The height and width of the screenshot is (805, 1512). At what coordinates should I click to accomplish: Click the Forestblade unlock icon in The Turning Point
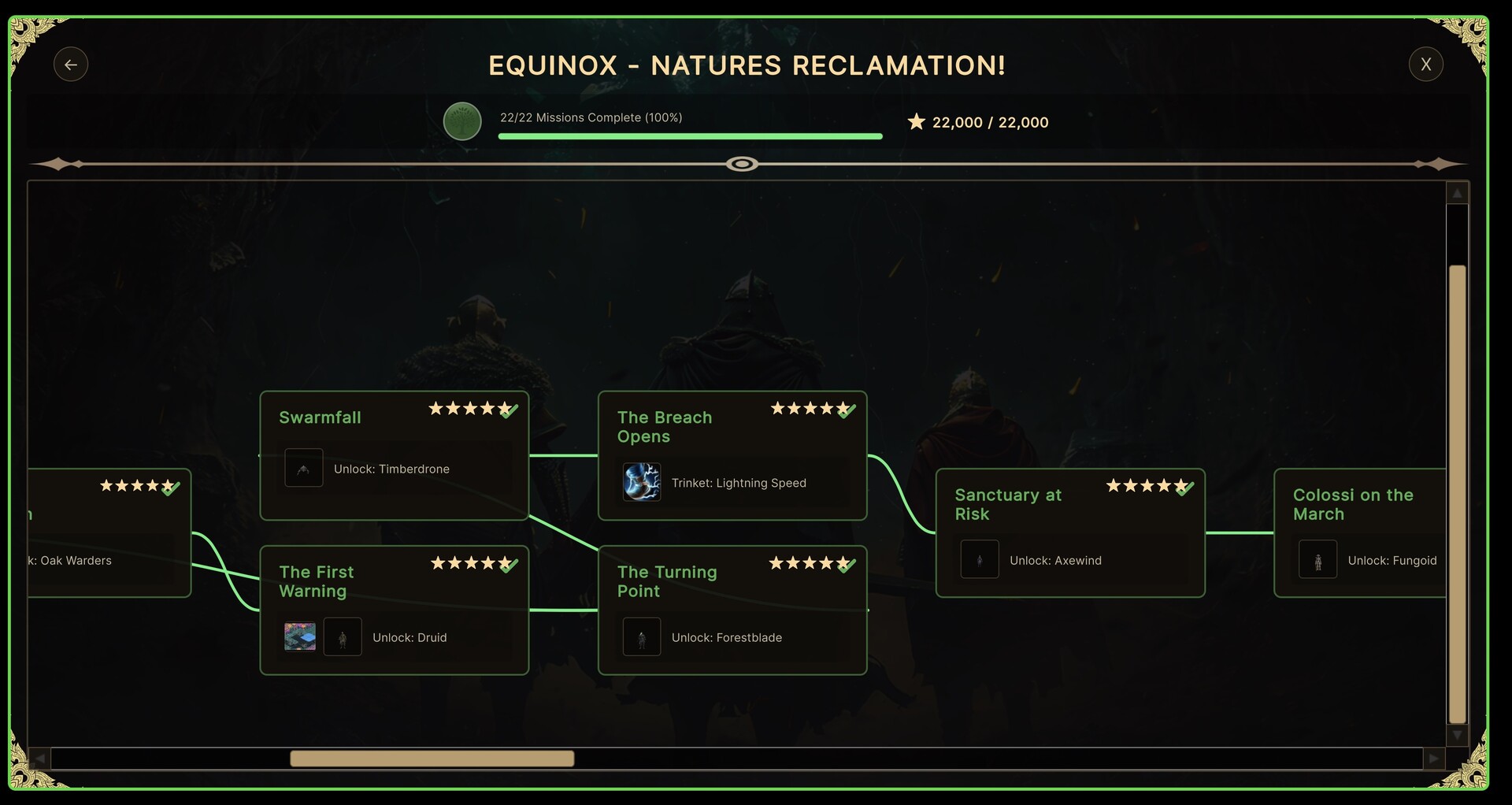642,636
